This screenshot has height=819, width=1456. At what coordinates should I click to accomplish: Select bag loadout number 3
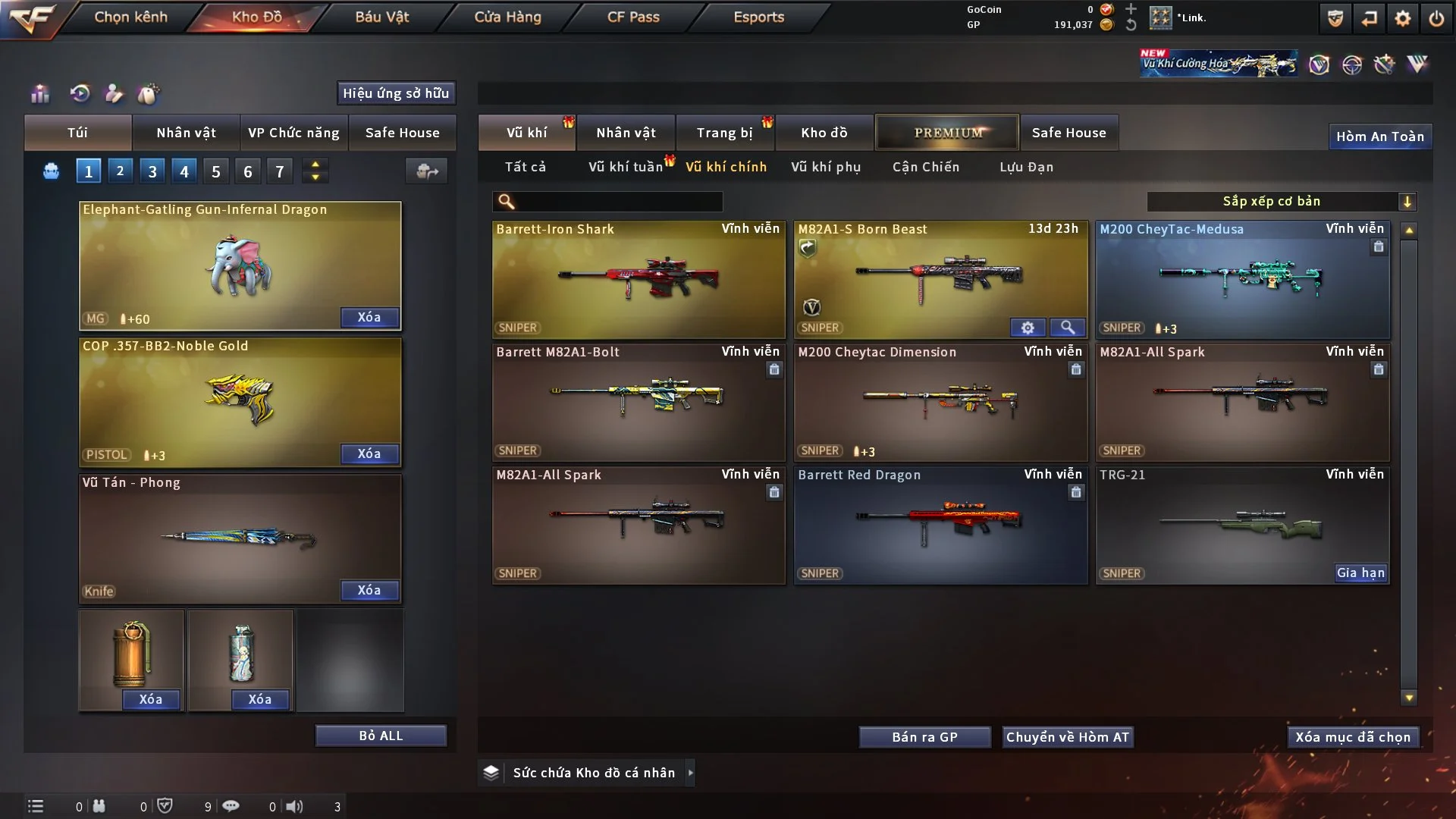click(x=152, y=171)
